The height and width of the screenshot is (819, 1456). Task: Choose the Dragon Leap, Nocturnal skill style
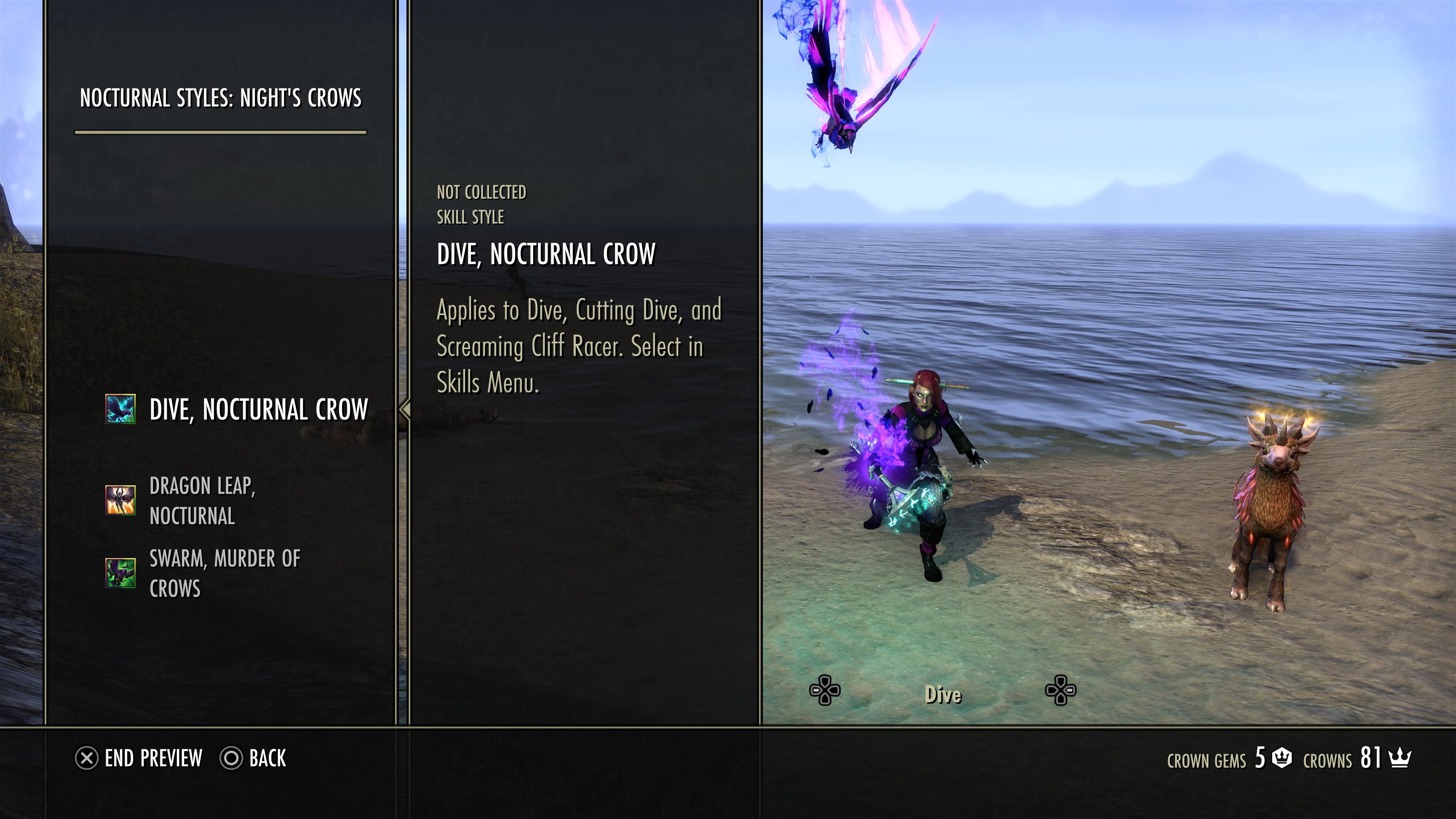pos(202,500)
